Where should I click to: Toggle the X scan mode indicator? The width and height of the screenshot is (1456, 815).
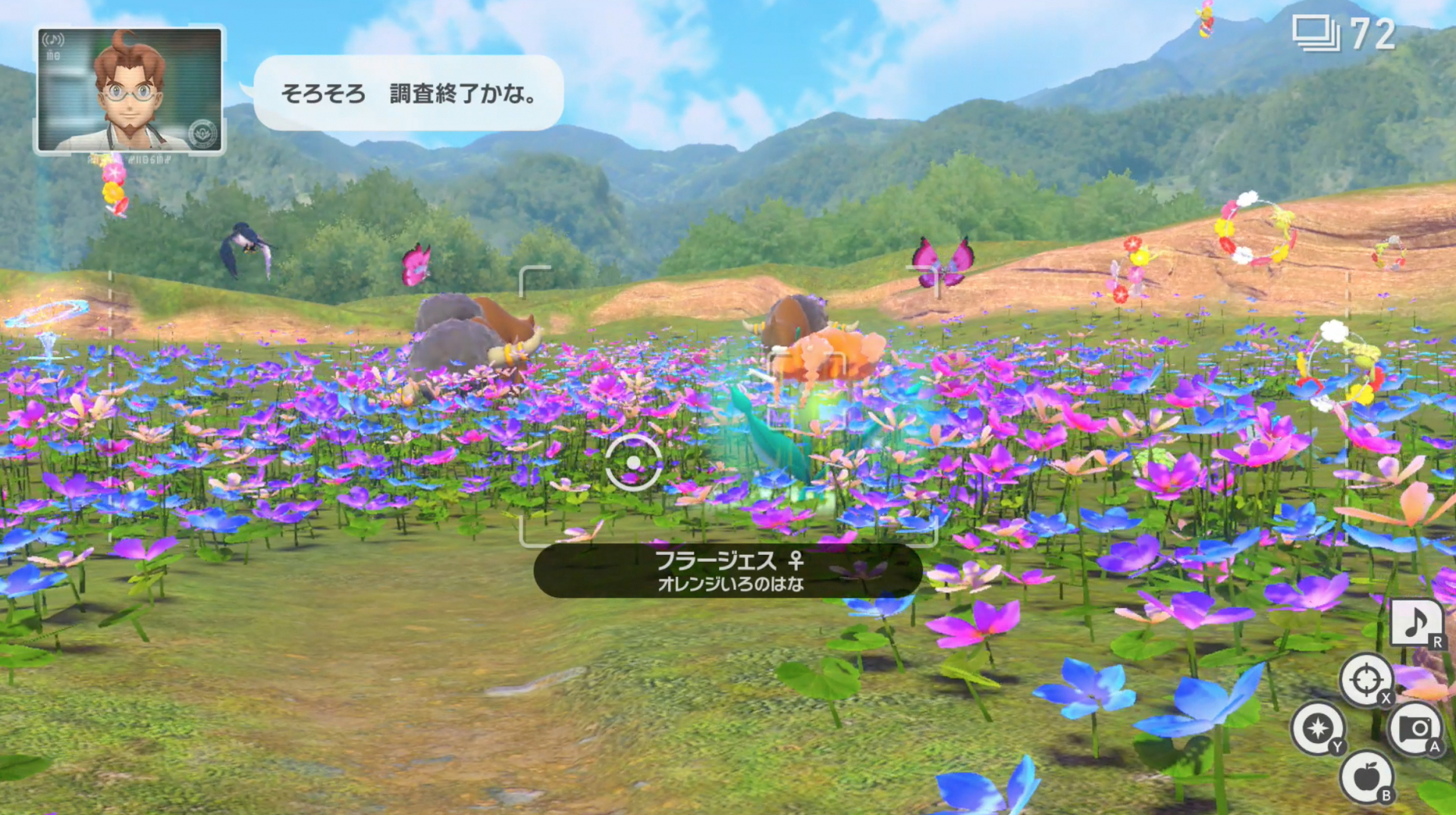pos(1385,698)
